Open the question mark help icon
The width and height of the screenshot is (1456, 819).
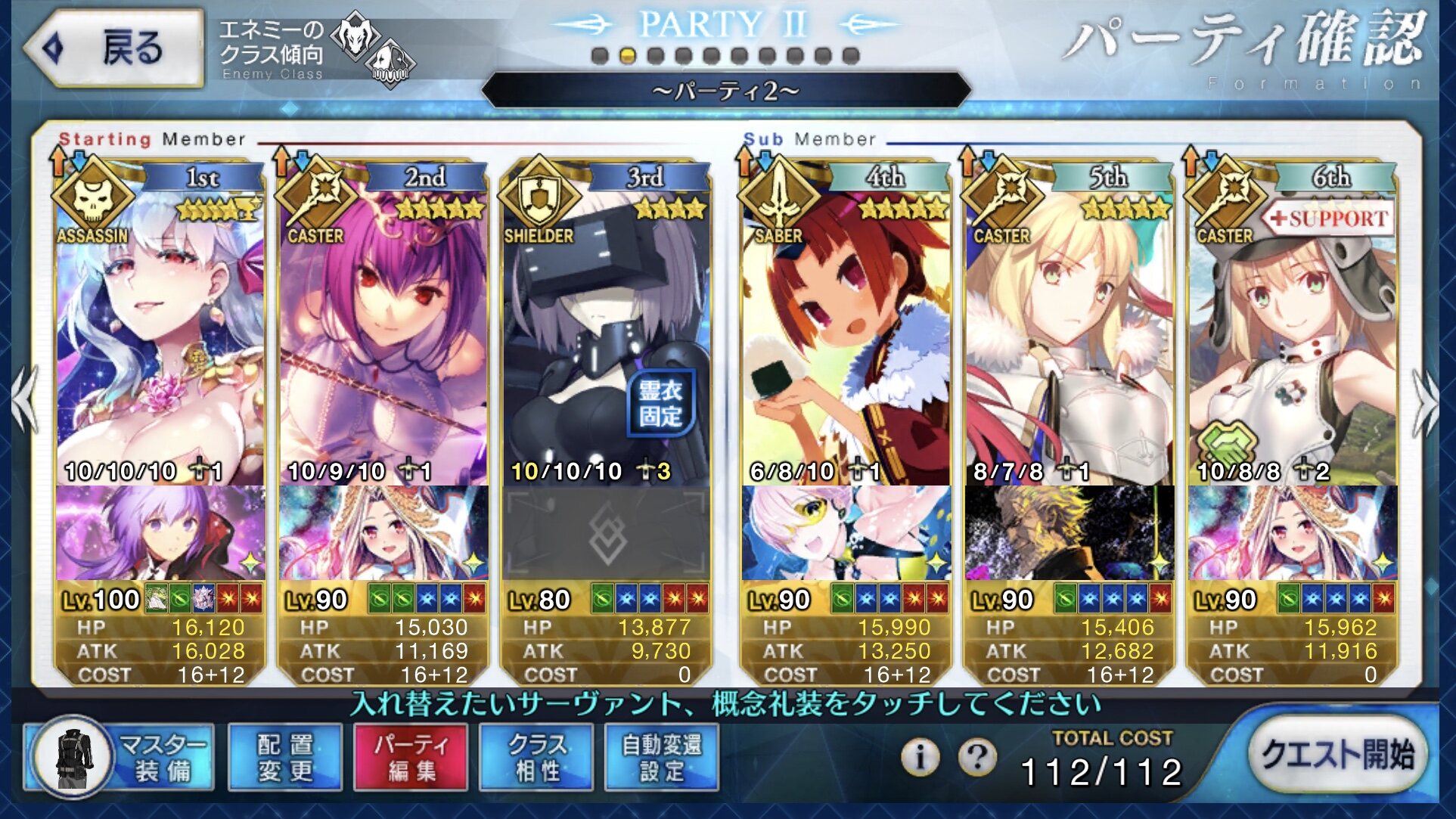coord(977,756)
